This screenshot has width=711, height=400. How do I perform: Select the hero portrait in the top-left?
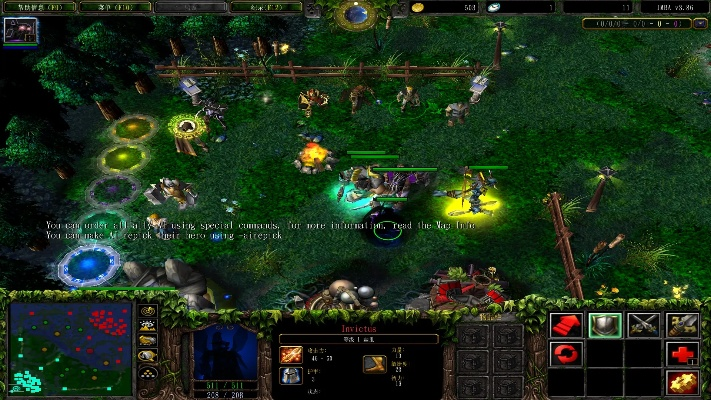pos(17,29)
